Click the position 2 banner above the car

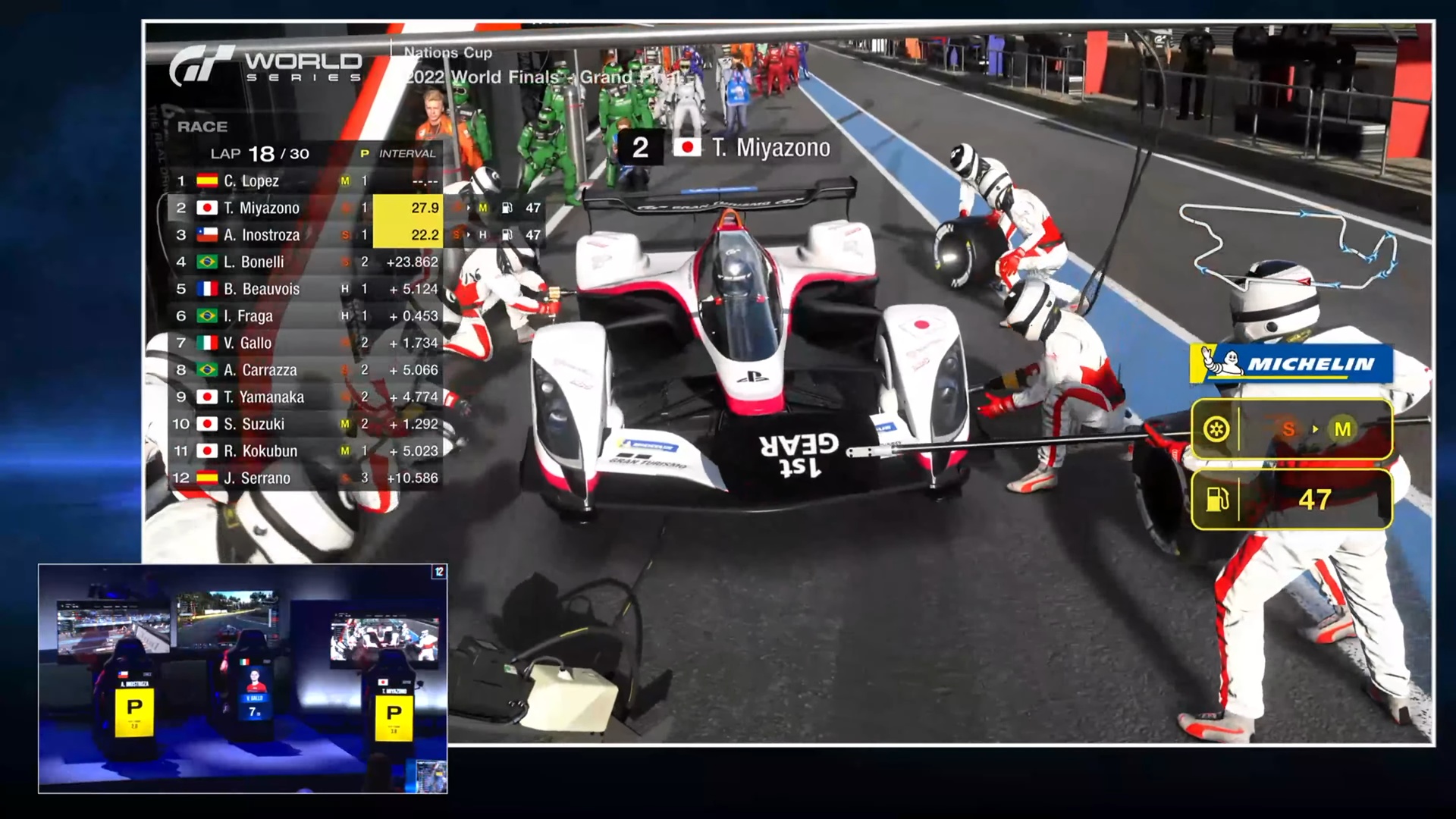coord(639,146)
